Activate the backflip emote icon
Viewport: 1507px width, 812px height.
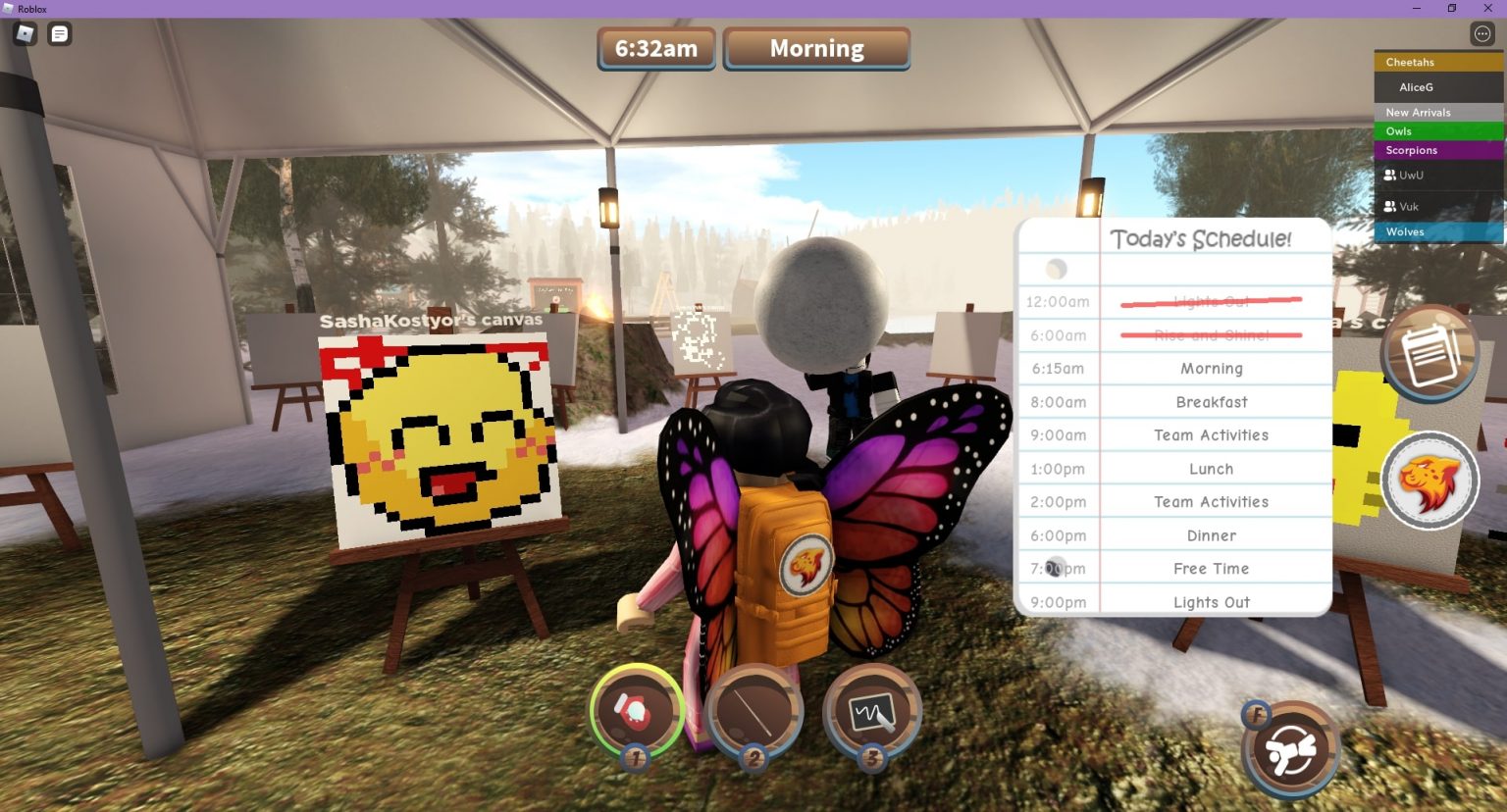click(1290, 747)
